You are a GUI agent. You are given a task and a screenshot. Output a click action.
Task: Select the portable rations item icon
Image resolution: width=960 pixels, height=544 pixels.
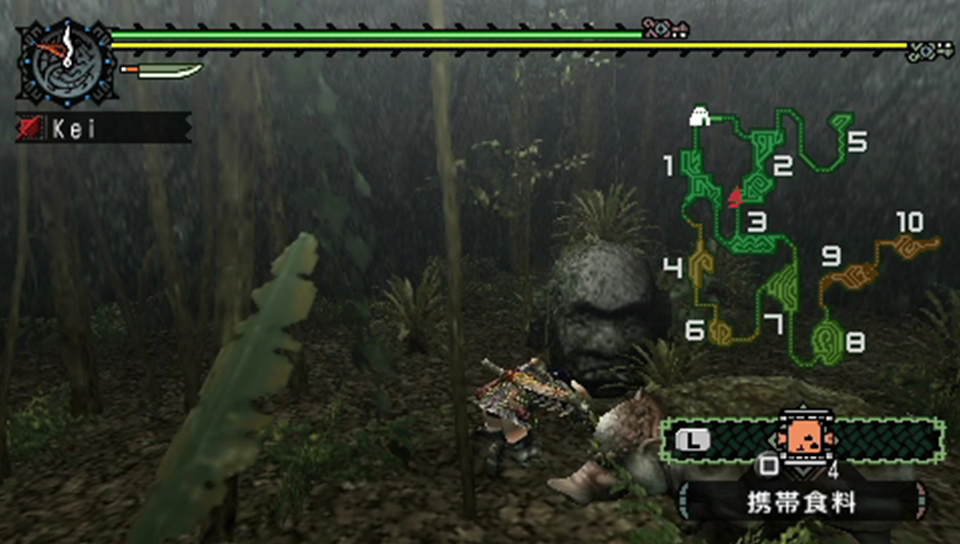[800, 437]
